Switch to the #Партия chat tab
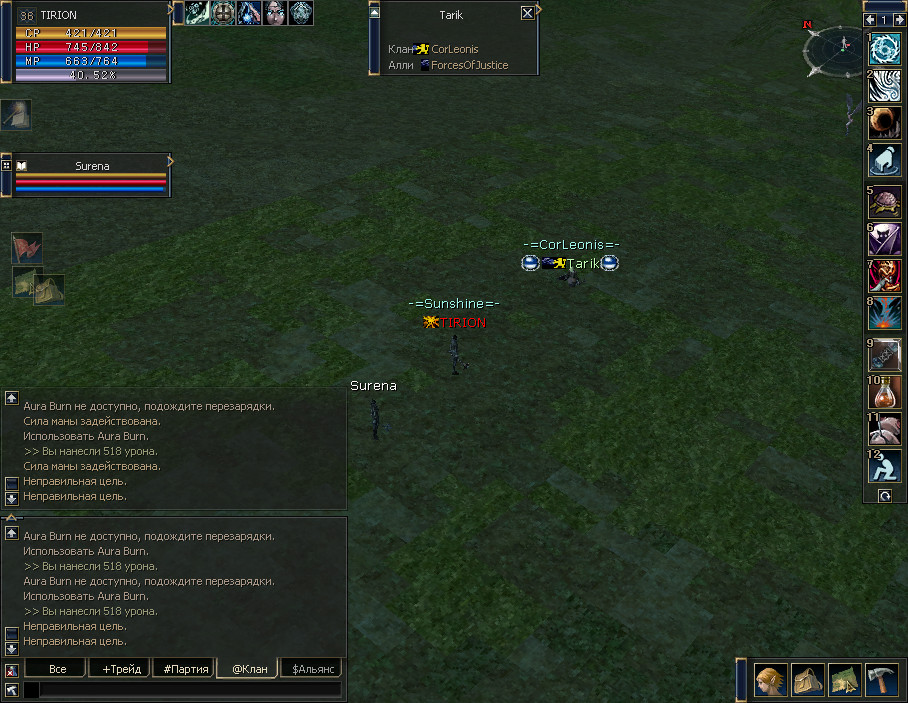 point(185,668)
